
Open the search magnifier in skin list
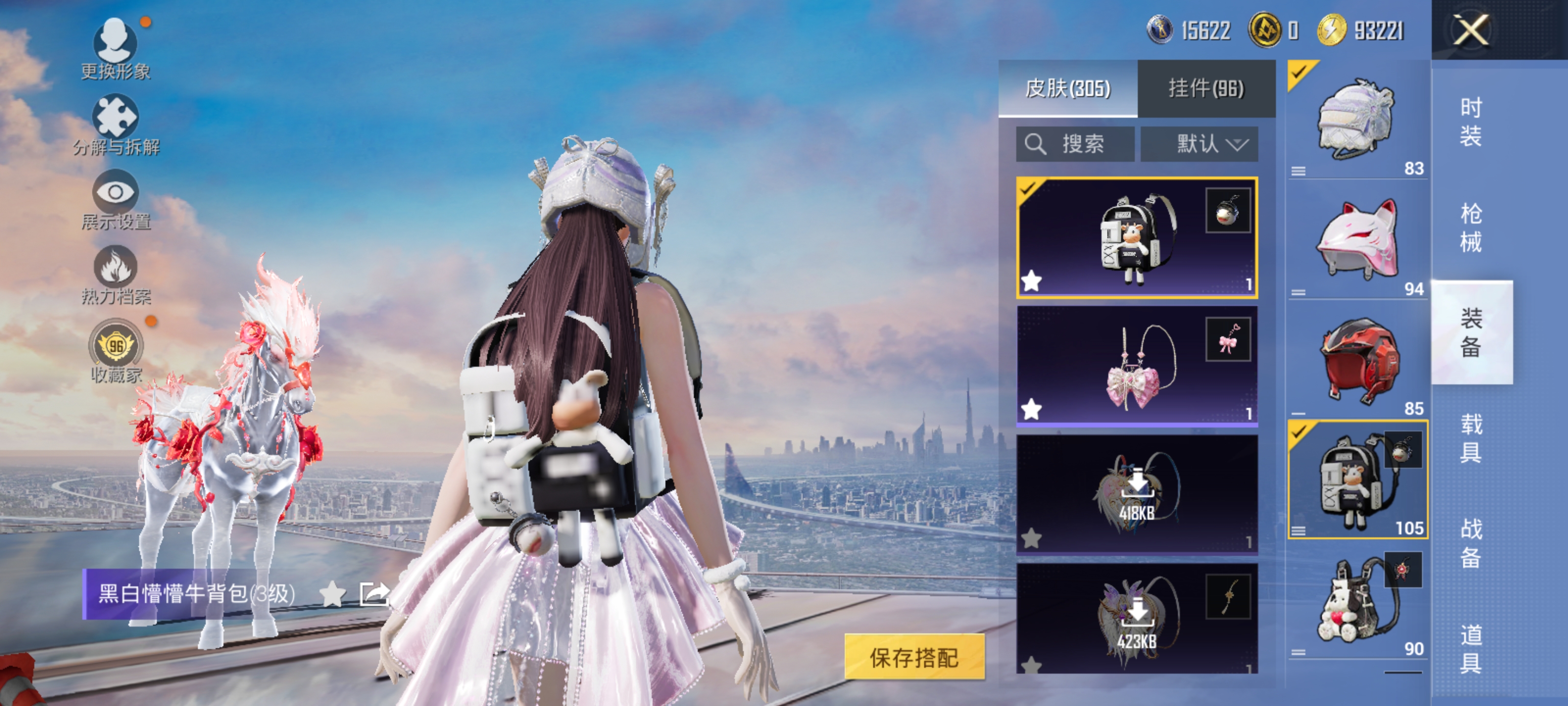[1035, 144]
